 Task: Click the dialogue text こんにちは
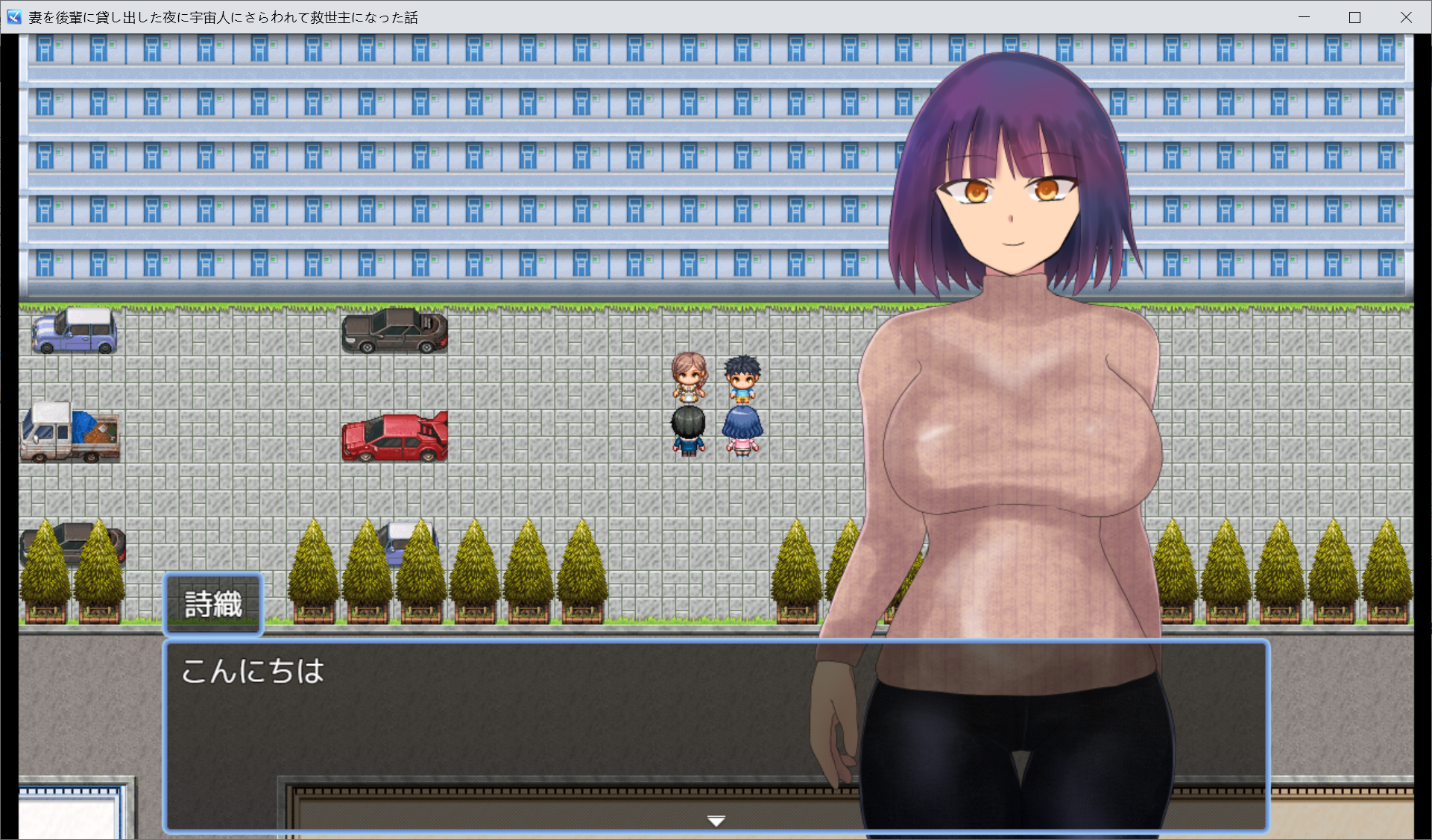(x=252, y=670)
